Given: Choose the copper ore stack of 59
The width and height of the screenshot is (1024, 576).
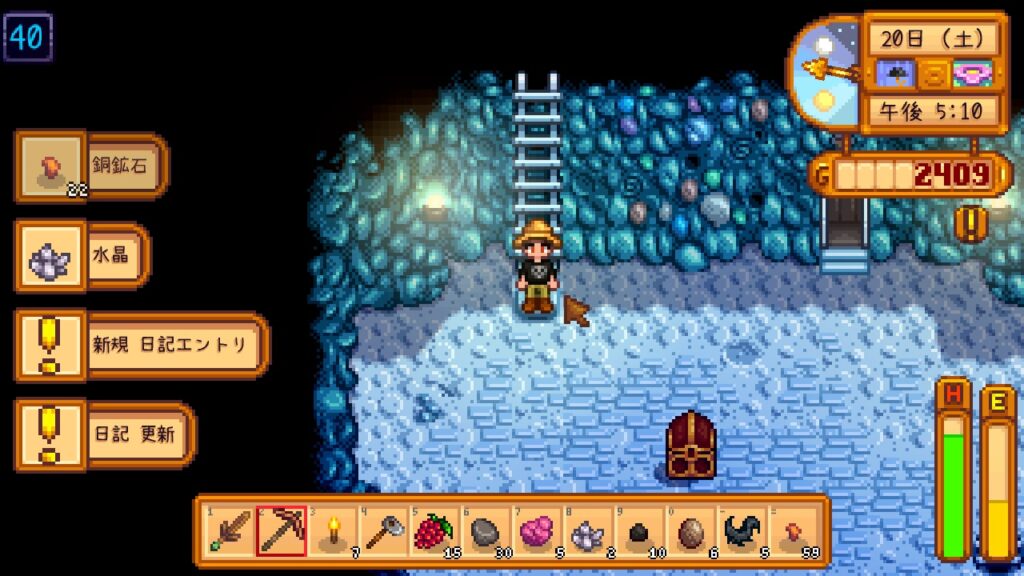Looking at the screenshot, I should point(794,531).
